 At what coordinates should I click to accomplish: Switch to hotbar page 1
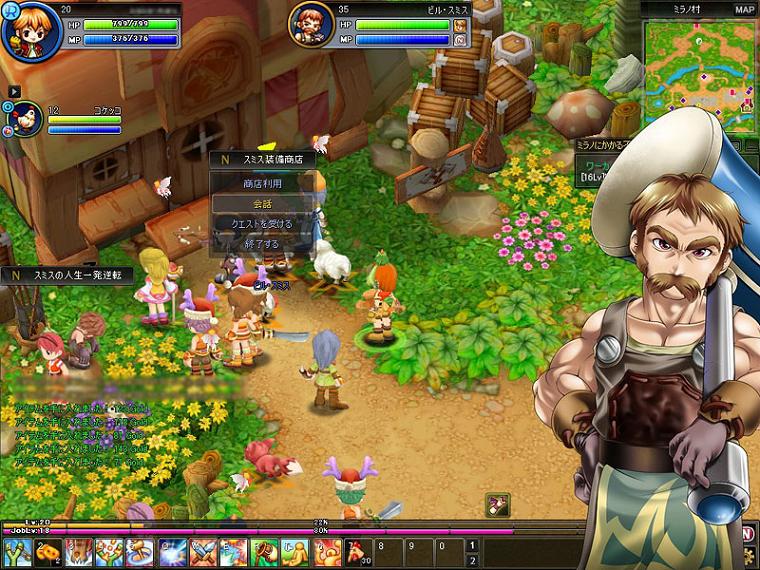click(472, 544)
